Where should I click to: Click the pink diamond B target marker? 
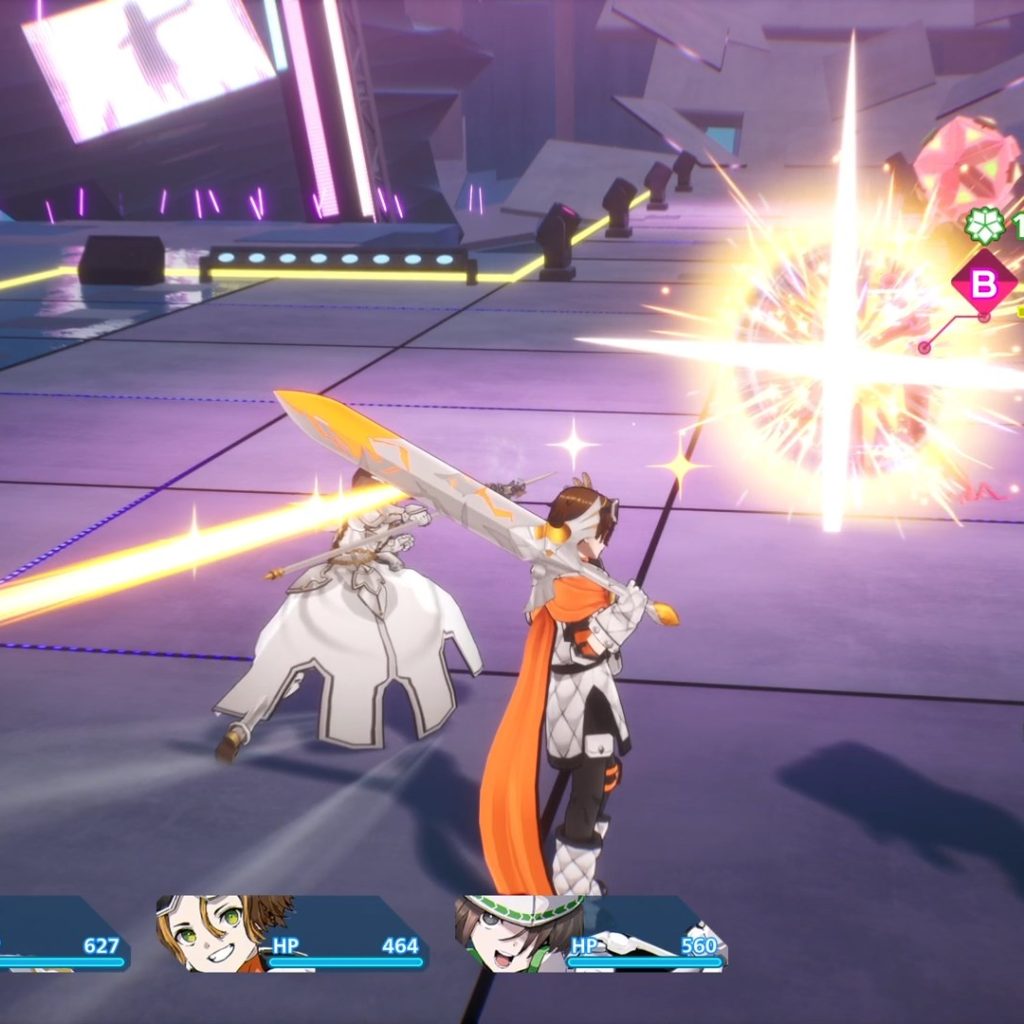point(984,284)
